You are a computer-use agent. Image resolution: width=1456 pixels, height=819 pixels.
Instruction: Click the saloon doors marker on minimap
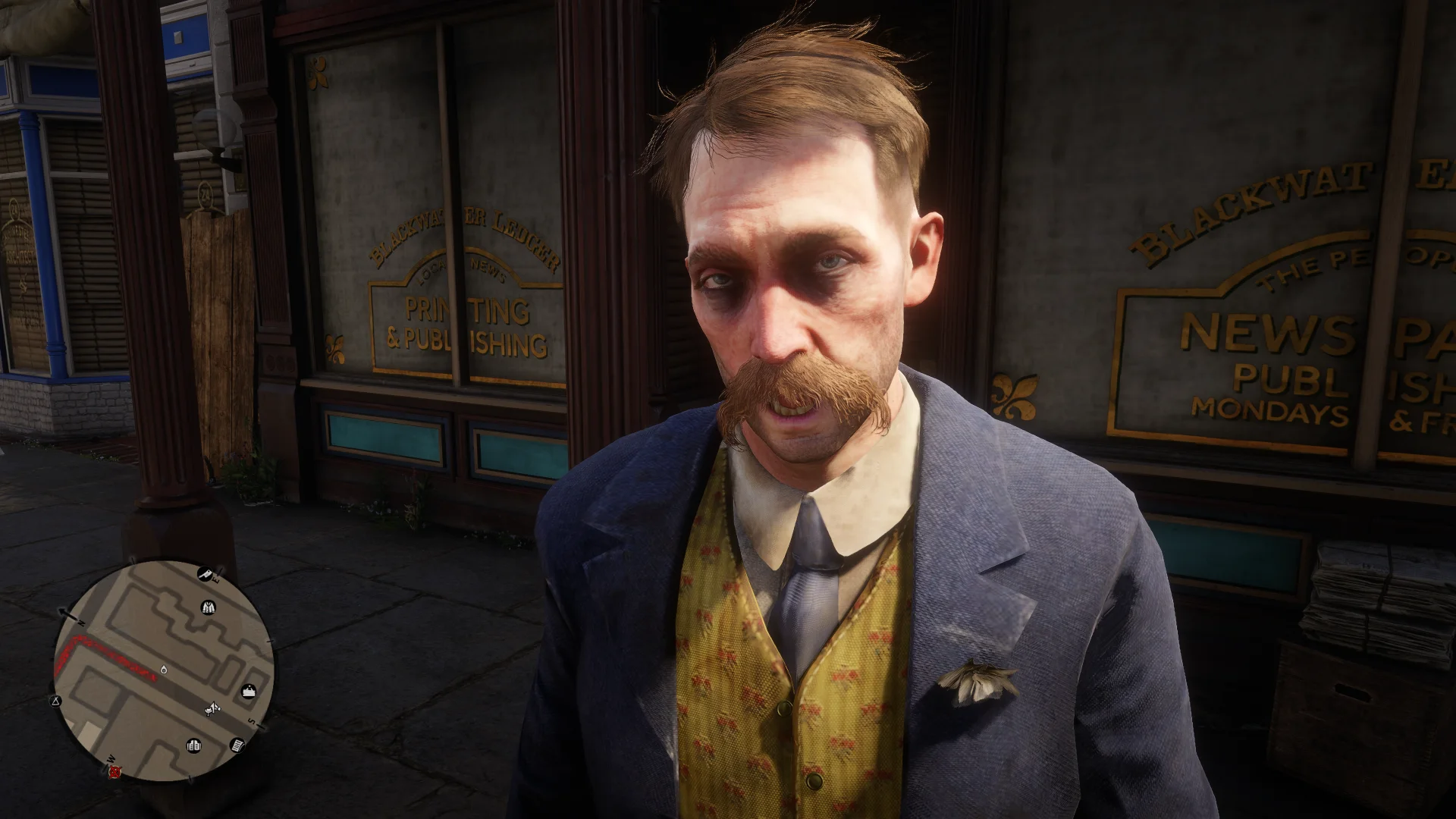pyautogui.click(x=193, y=745)
